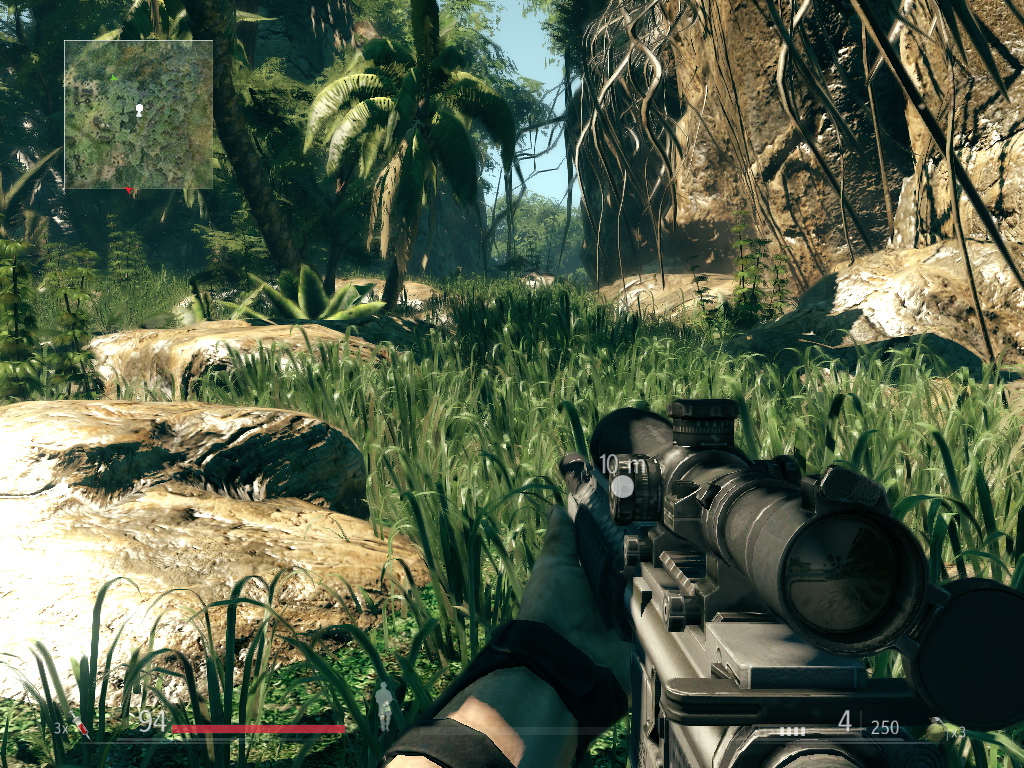Click the satellite minimap
Screen dimensions: 1024x768
pos(138,114)
